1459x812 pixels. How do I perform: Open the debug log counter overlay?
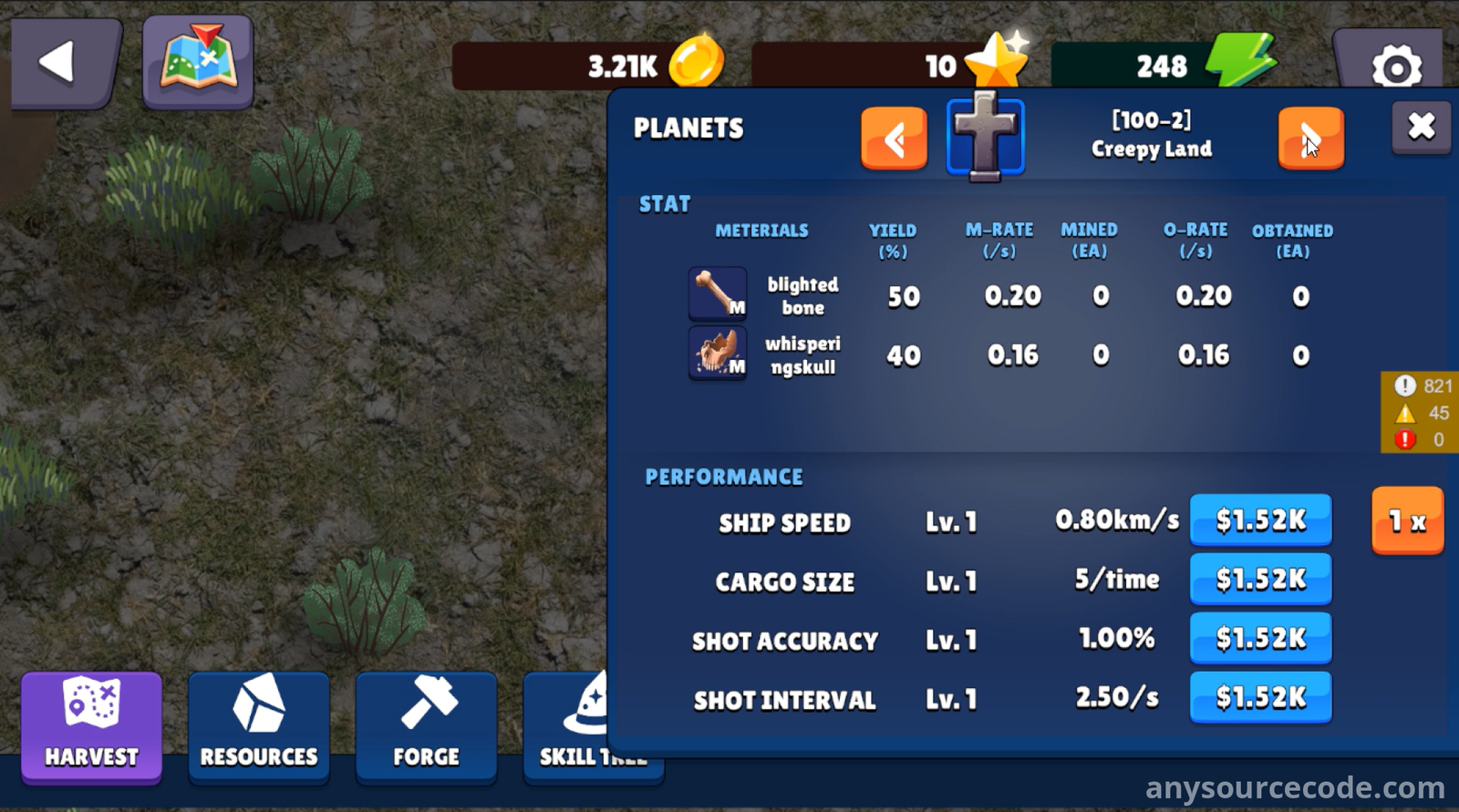coord(1419,413)
